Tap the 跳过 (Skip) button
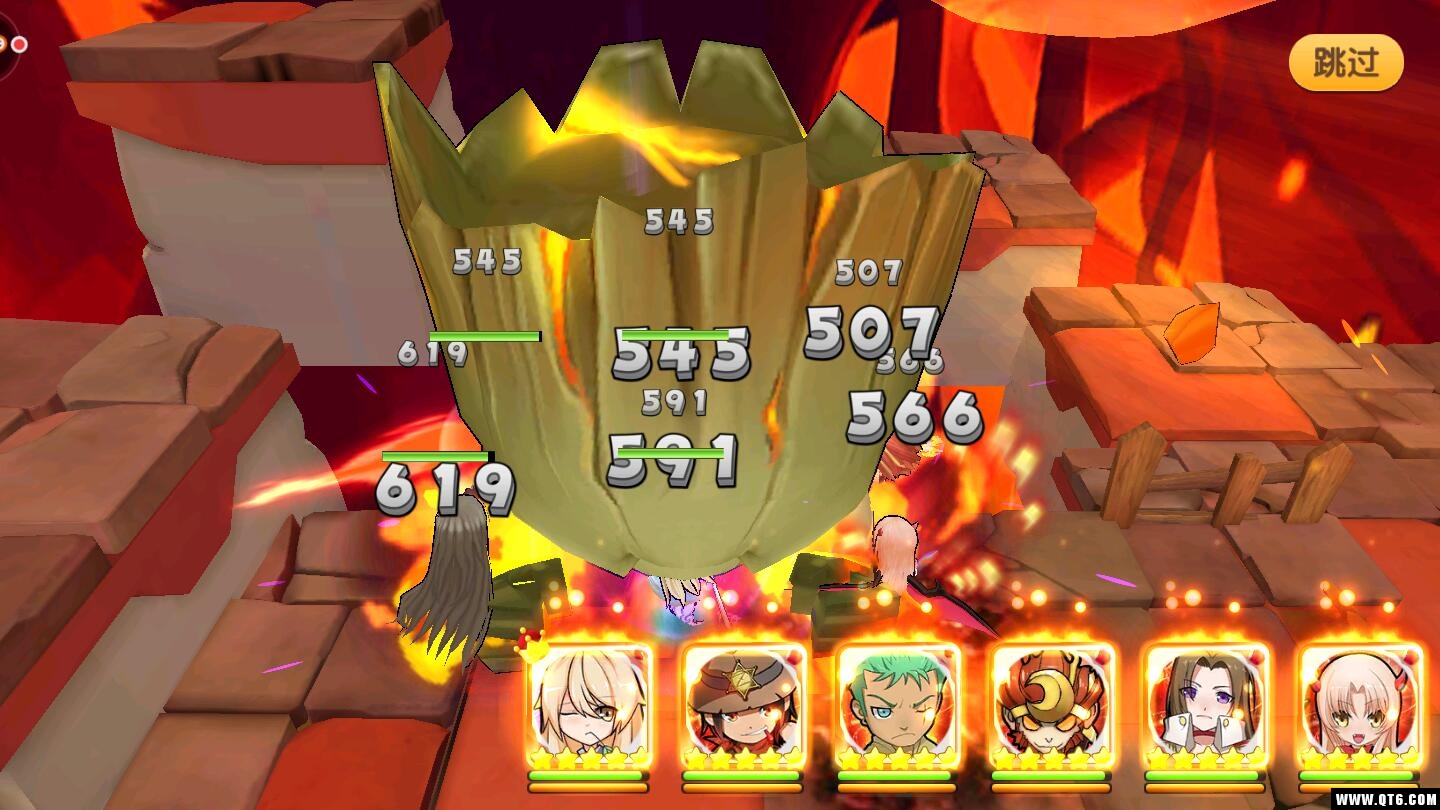The image size is (1440, 810). pyautogui.click(x=1345, y=62)
